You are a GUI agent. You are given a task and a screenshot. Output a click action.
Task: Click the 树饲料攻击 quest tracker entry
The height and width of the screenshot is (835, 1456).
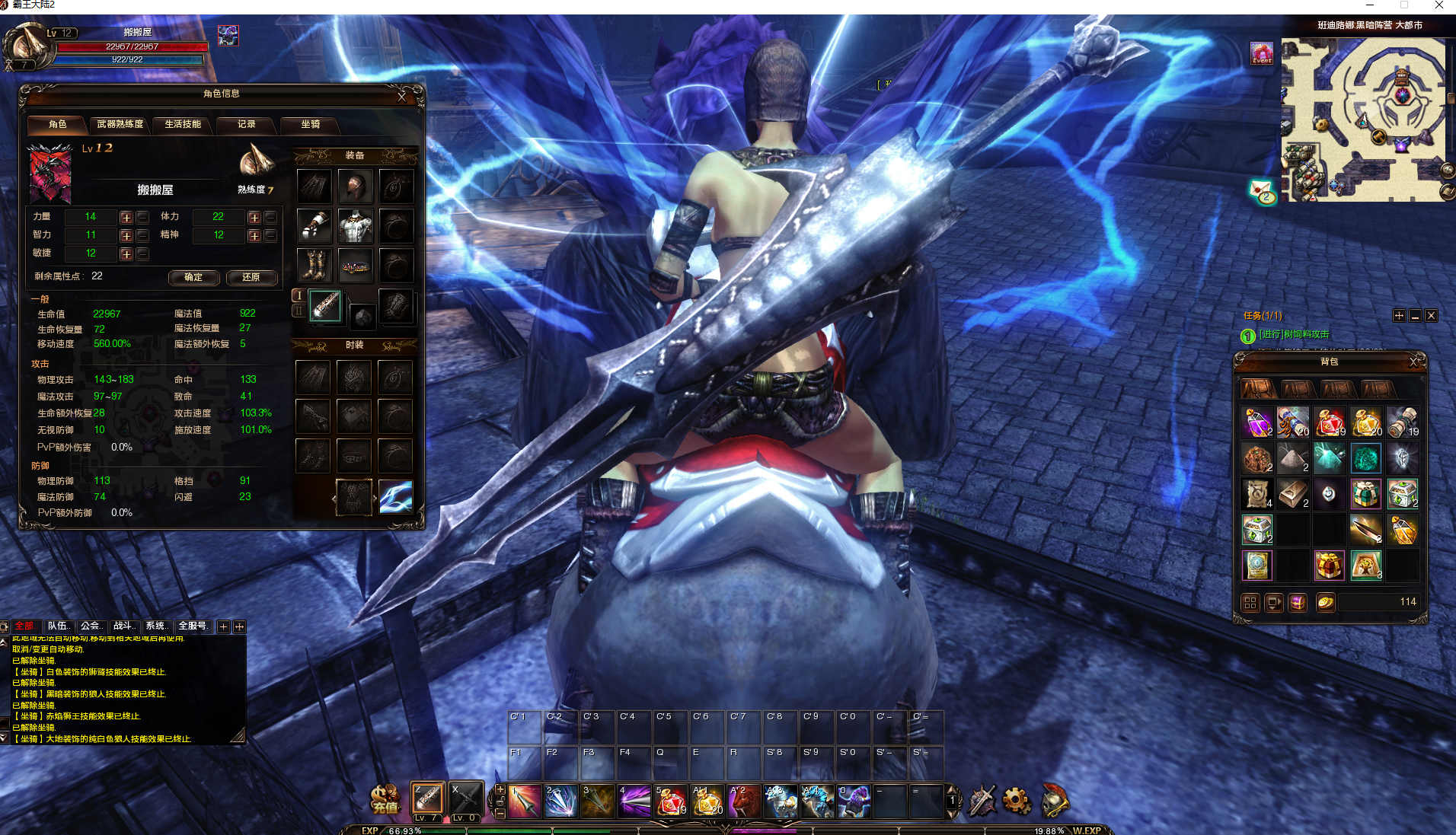pyautogui.click(x=1294, y=334)
